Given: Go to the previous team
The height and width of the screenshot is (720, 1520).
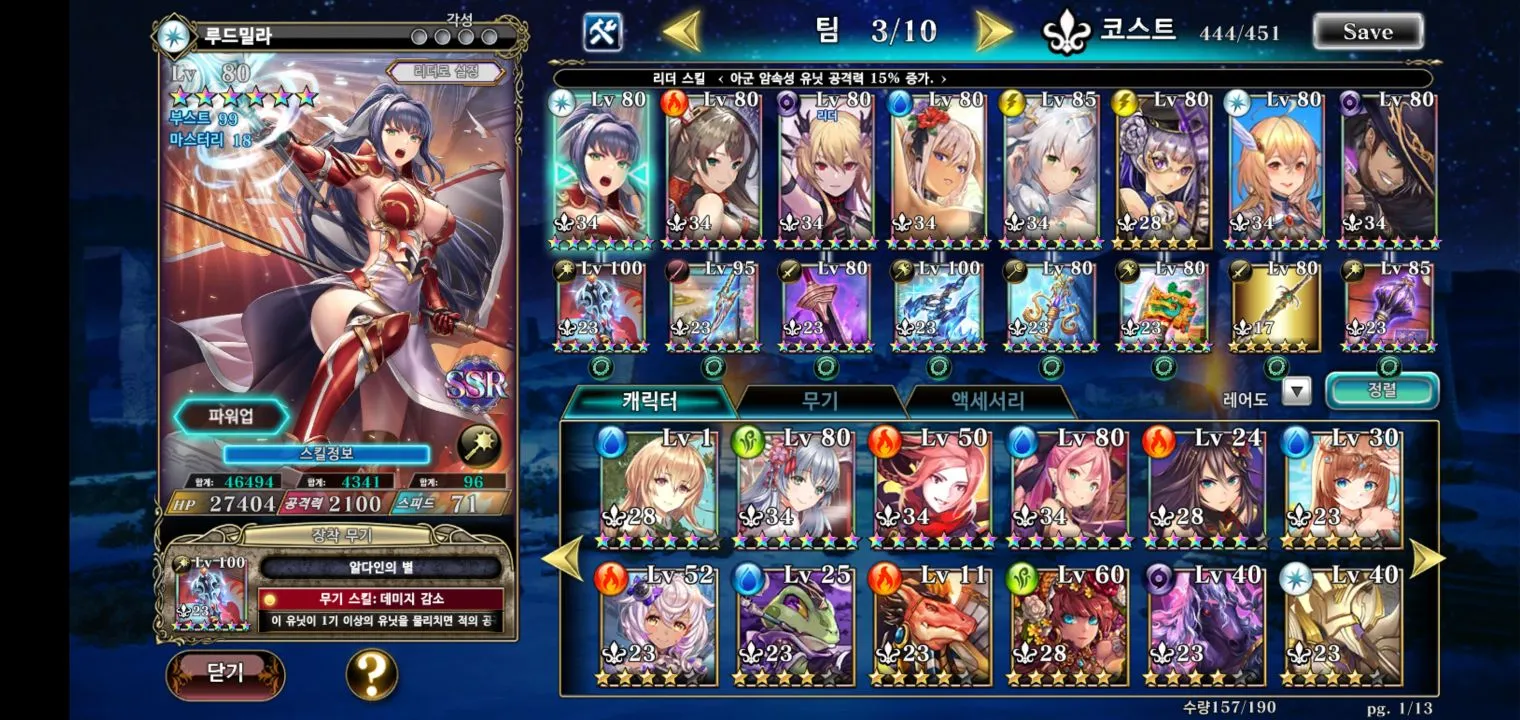Looking at the screenshot, I should (683, 31).
